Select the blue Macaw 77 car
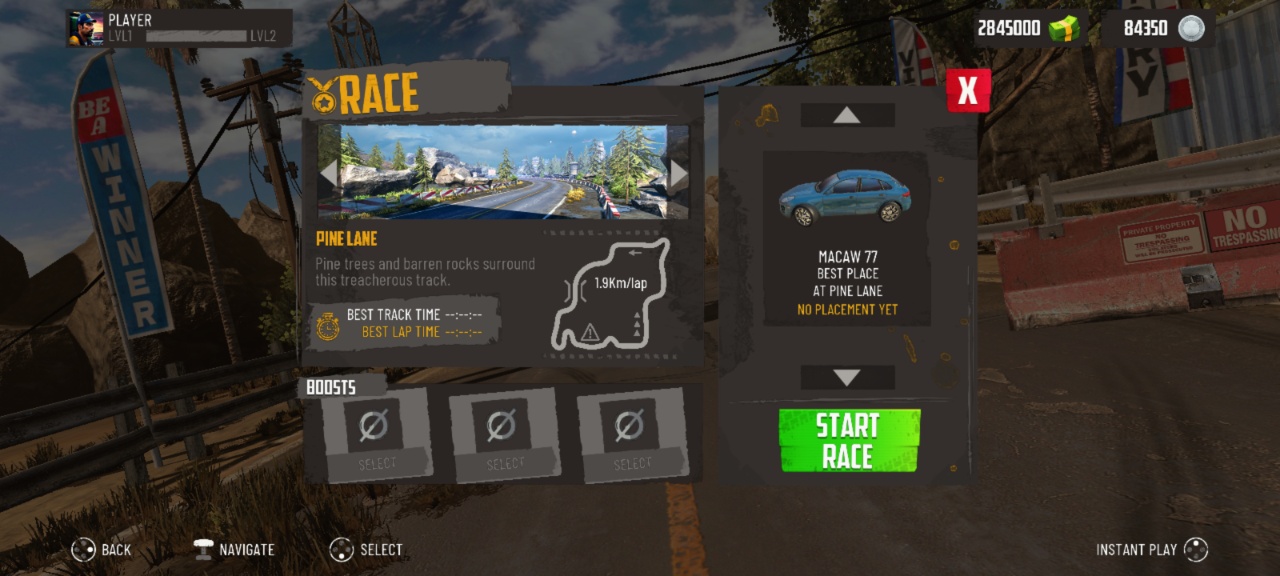 coord(845,197)
